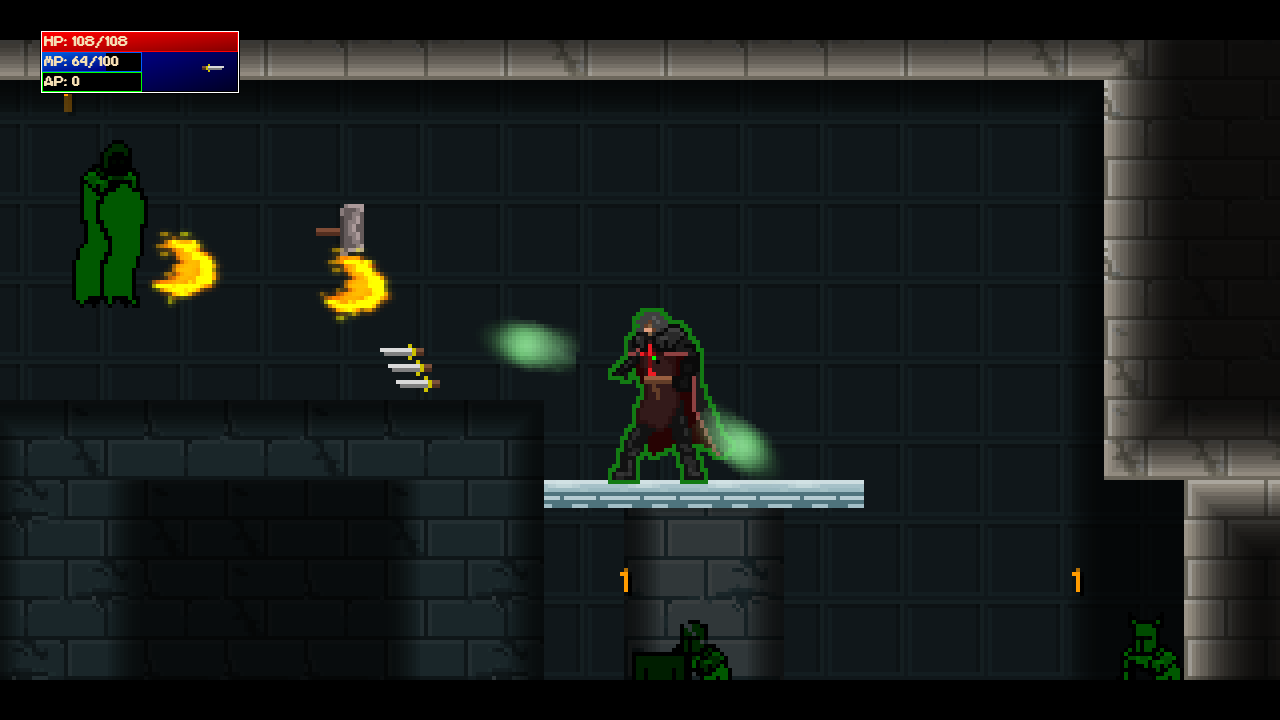This screenshot has height=720, width=1280.
Task: Click the orange damage number above the center pillar
Action: point(624,578)
